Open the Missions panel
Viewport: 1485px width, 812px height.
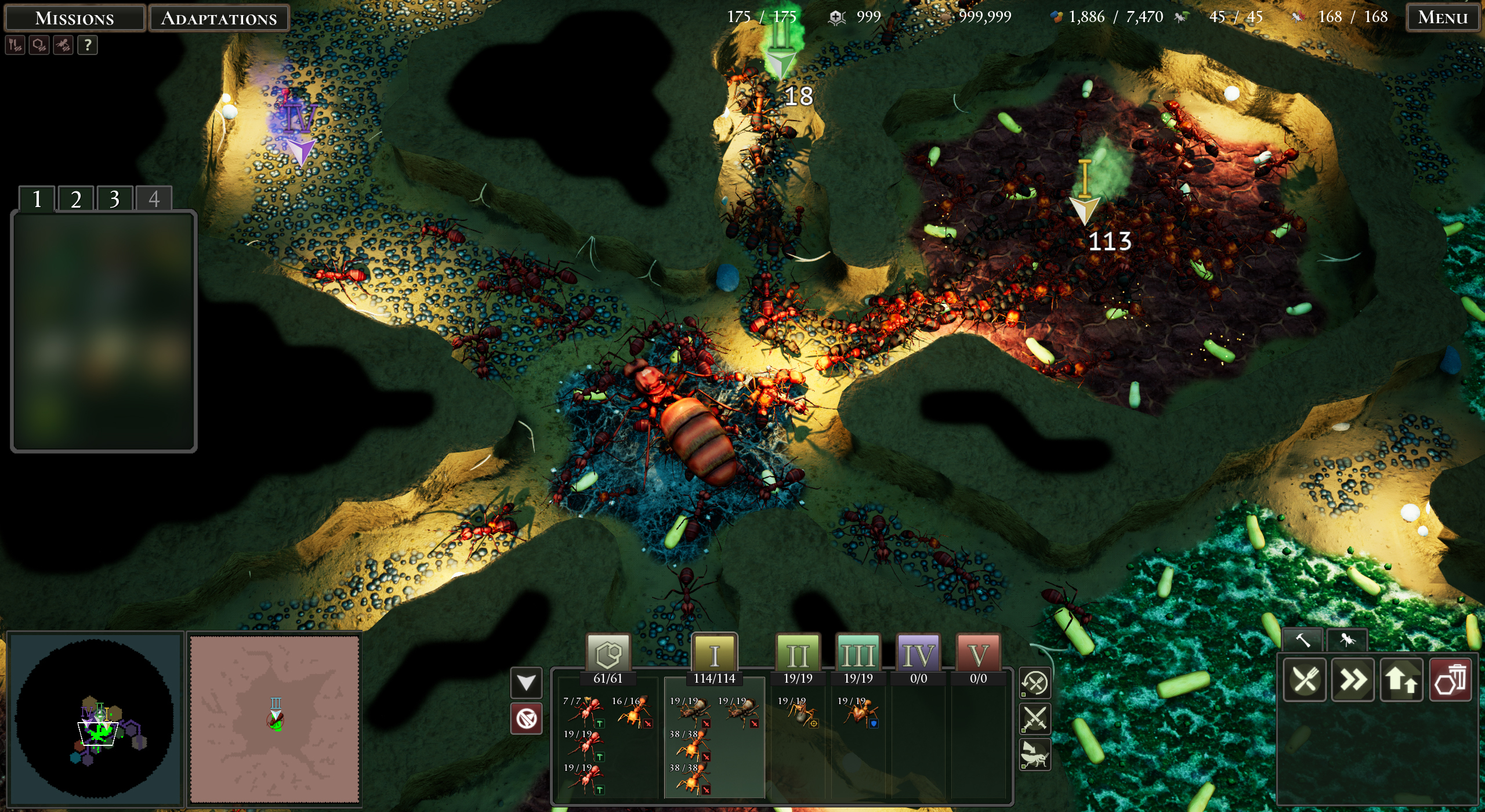click(x=74, y=18)
